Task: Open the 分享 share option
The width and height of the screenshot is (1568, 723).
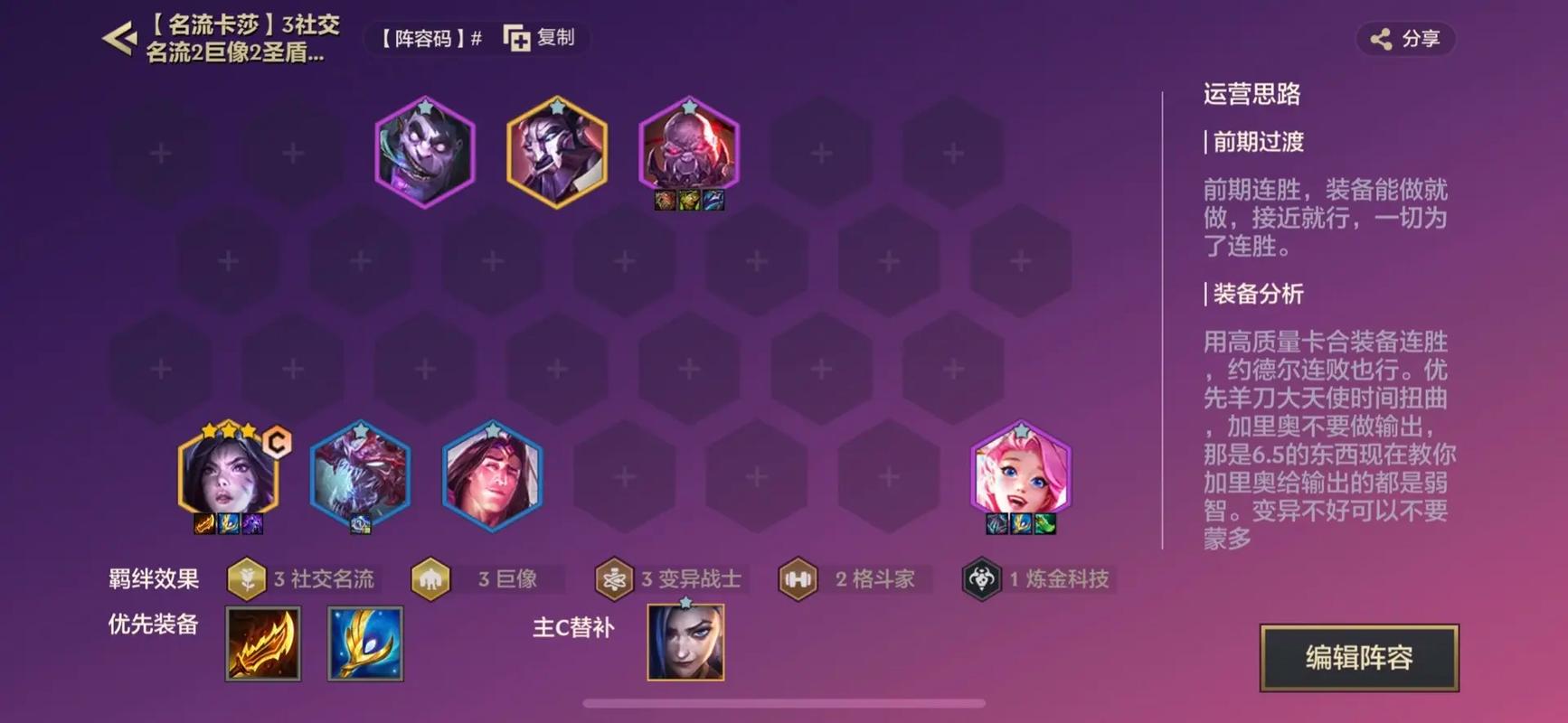Action: pos(1407,39)
